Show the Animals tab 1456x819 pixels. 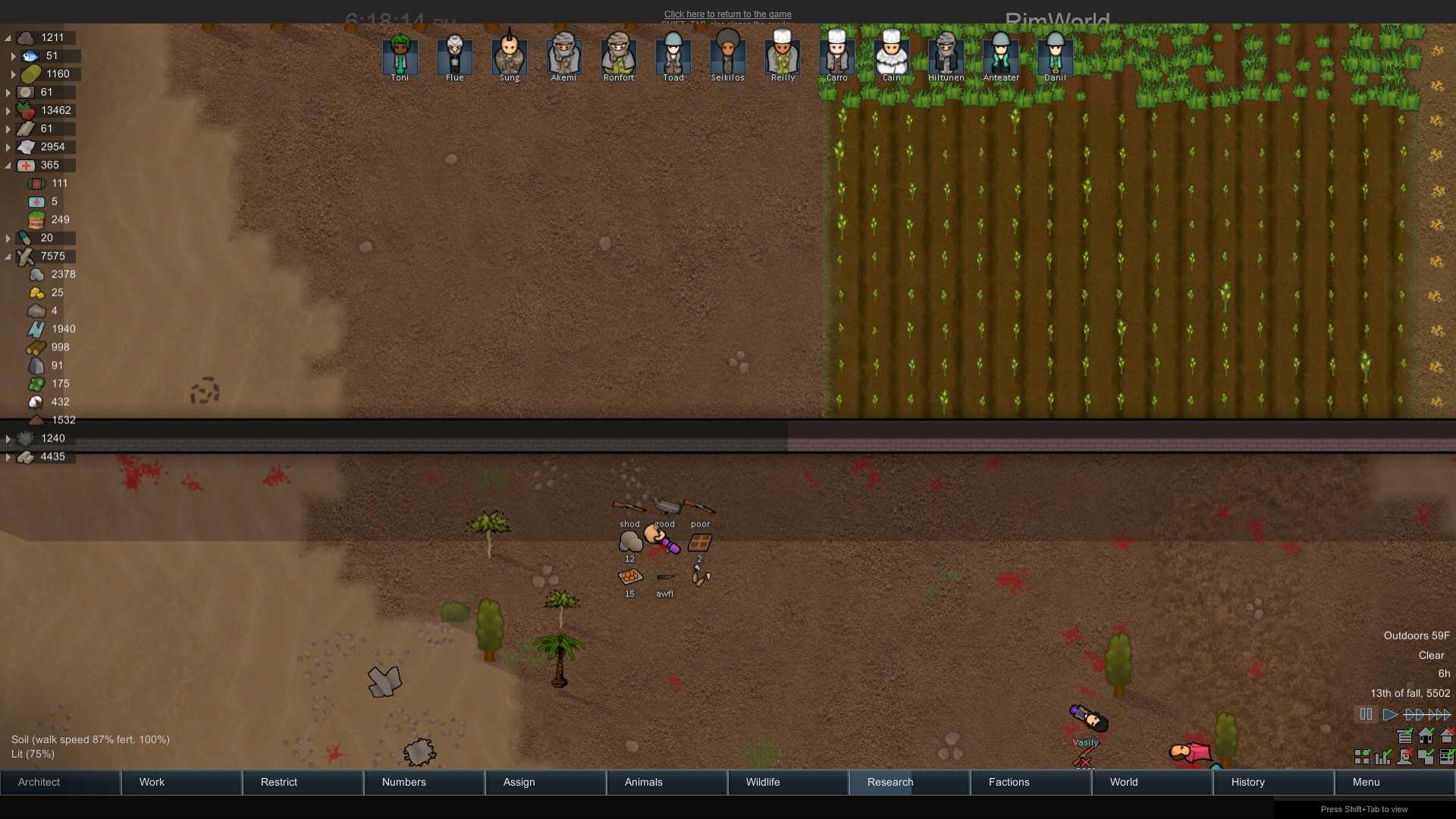[667, 782]
